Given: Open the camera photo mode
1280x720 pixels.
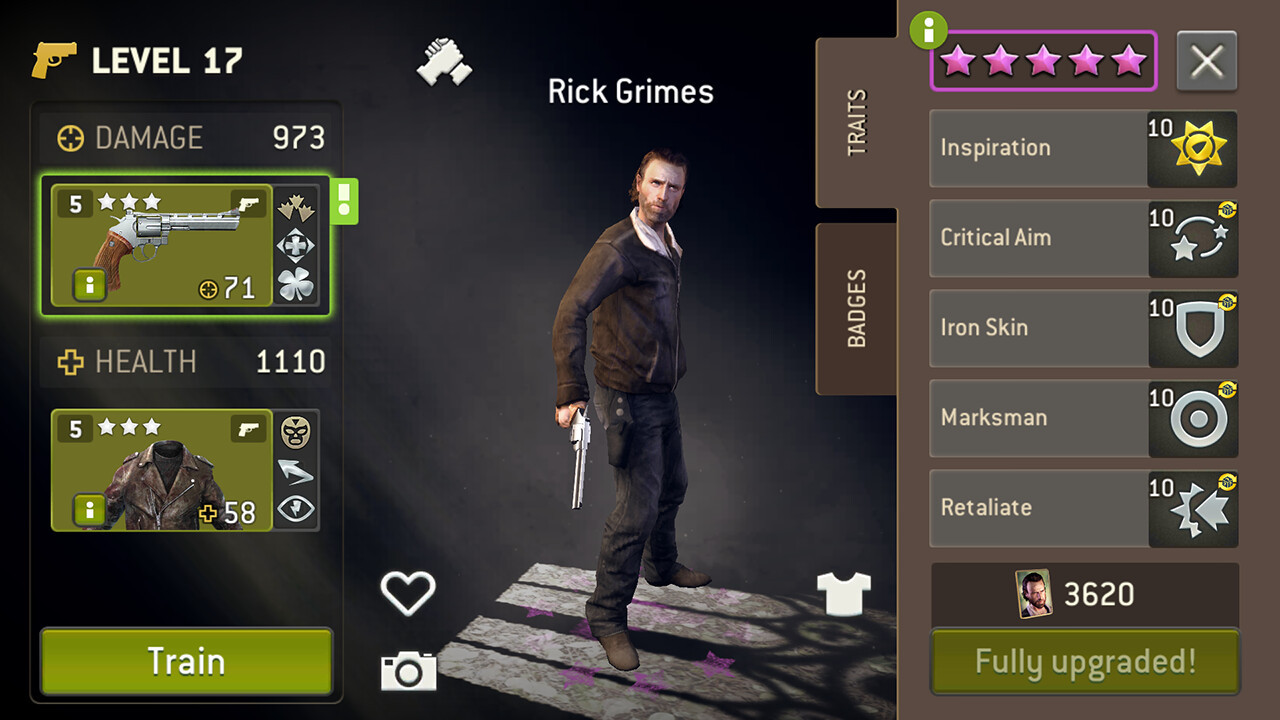Looking at the screenshot, I should 408,670.
